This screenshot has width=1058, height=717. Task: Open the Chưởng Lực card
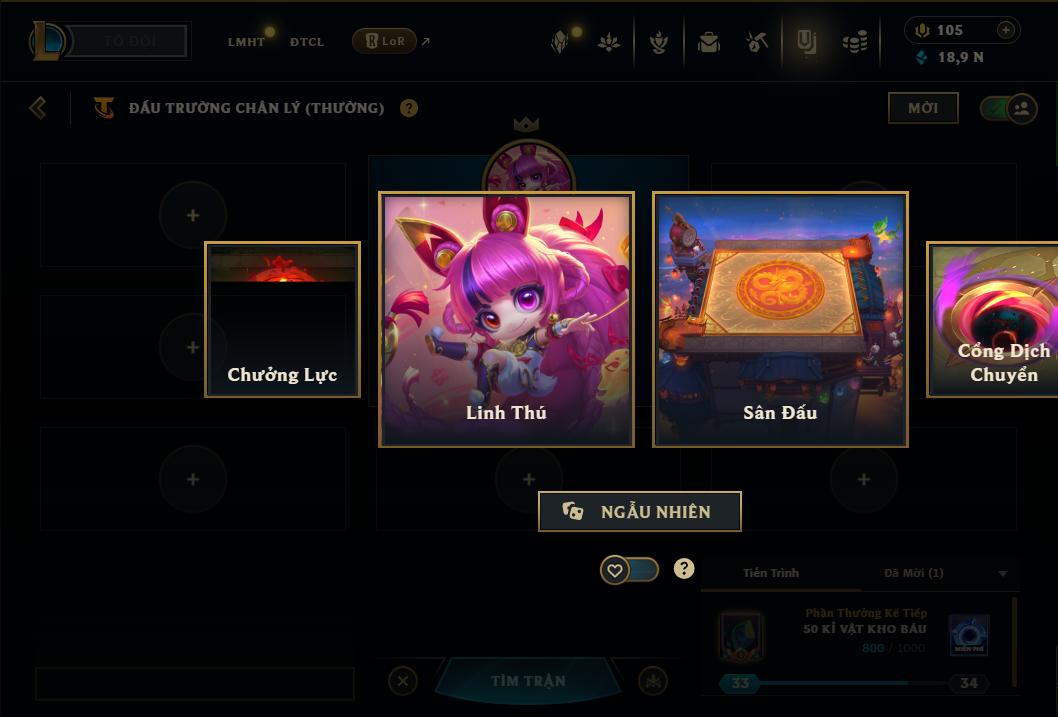click(x=282, y=320)
